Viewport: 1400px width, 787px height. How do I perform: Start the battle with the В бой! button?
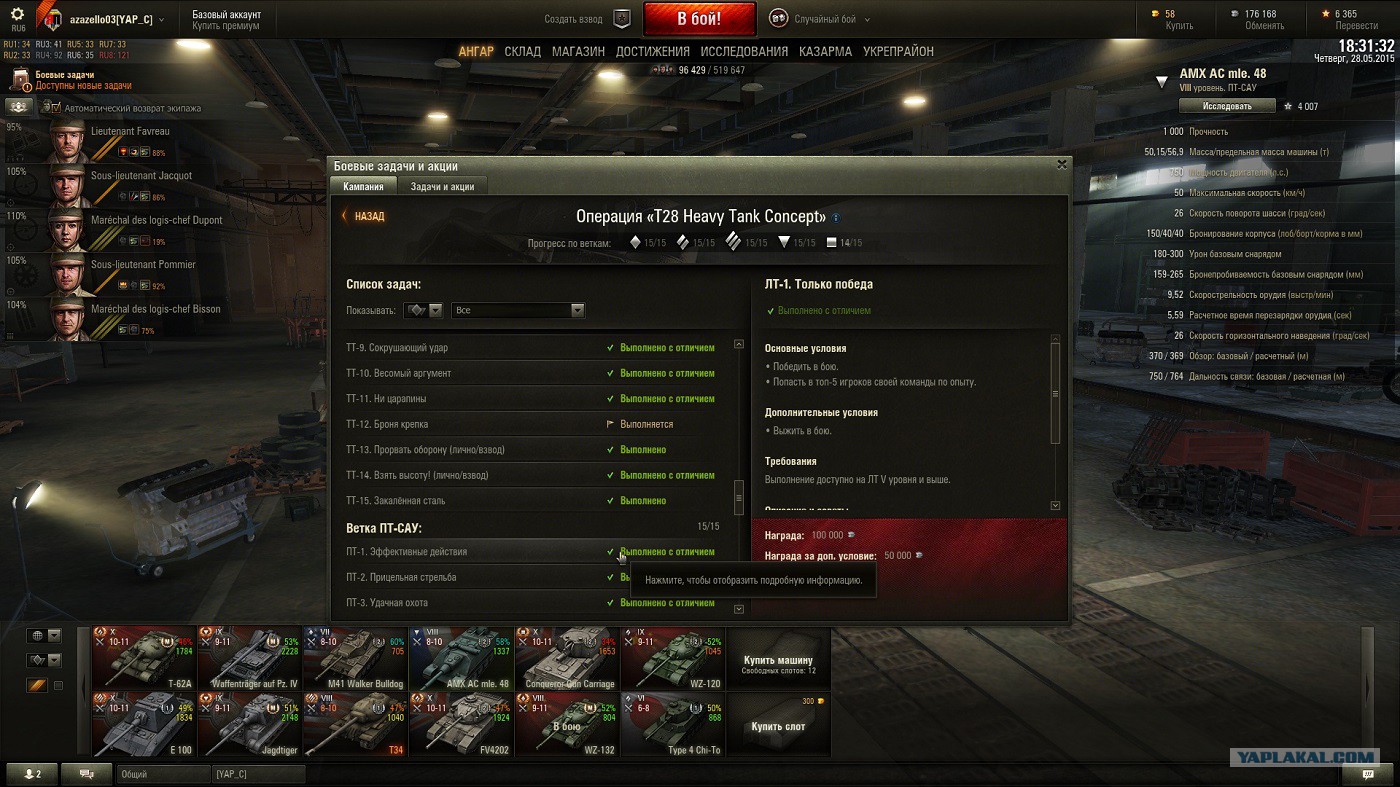point(699,19)
